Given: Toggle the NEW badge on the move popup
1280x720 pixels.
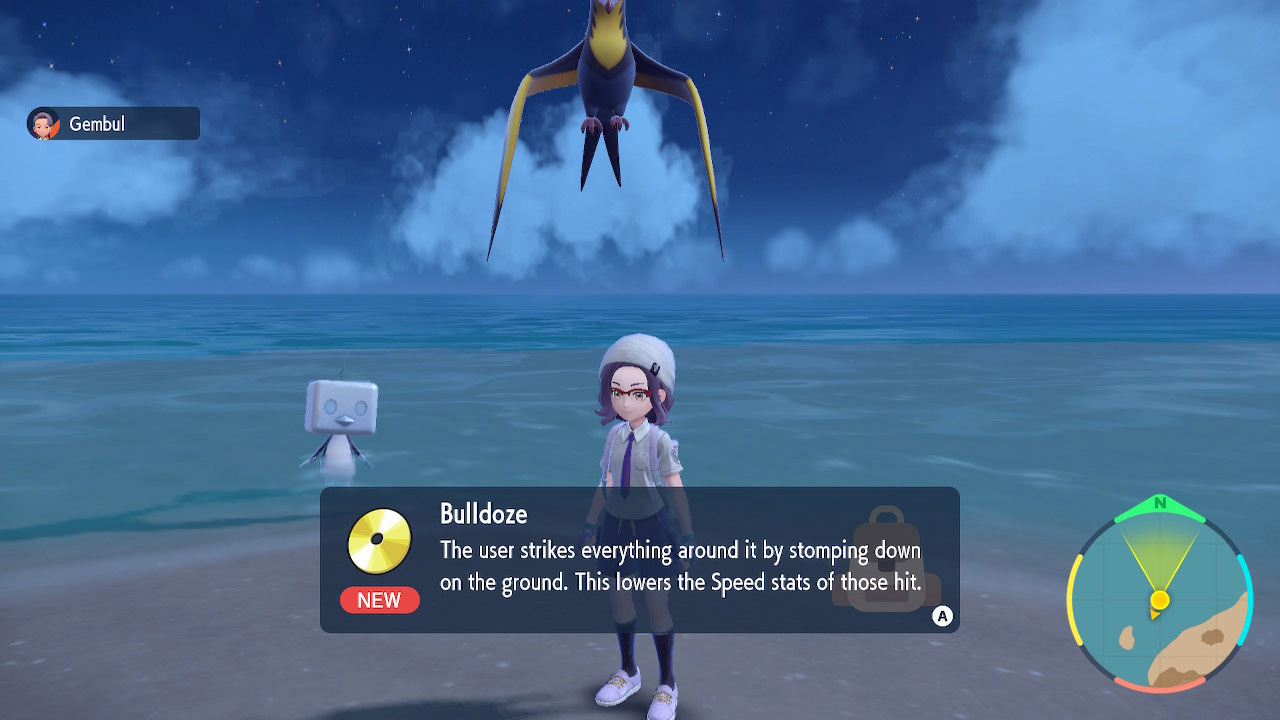Looking at the screenshot, I should tap(378, 601).
